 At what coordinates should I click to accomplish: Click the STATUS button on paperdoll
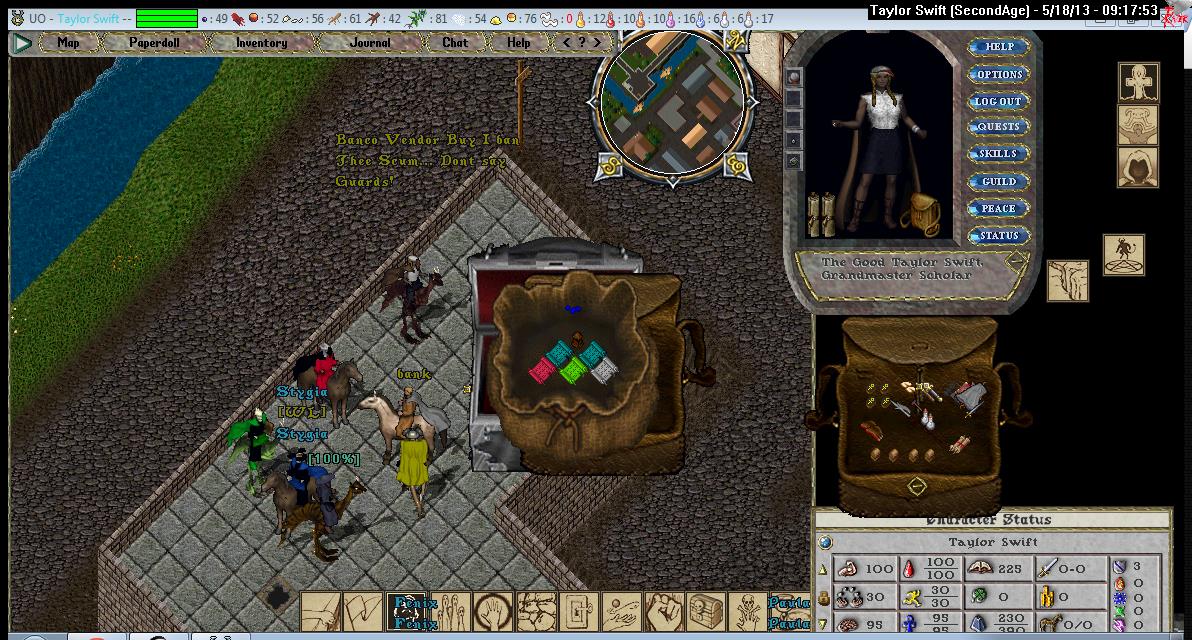[998, 236]
